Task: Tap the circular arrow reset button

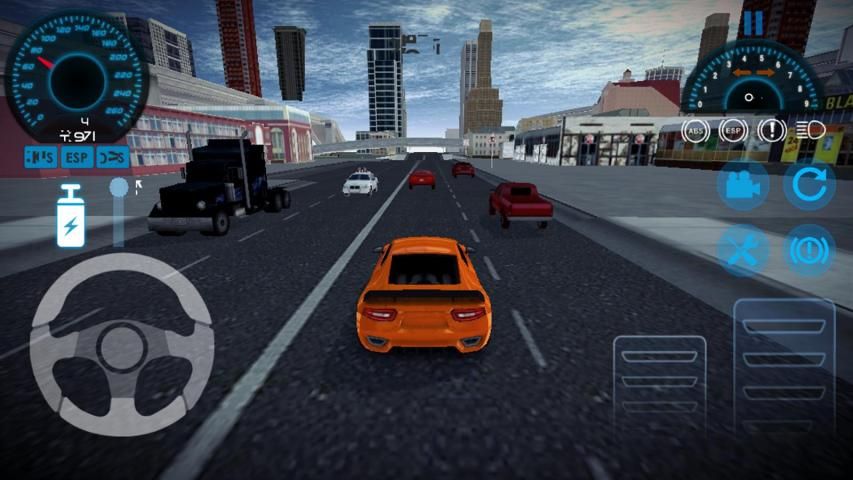Action: click(809, 186)
